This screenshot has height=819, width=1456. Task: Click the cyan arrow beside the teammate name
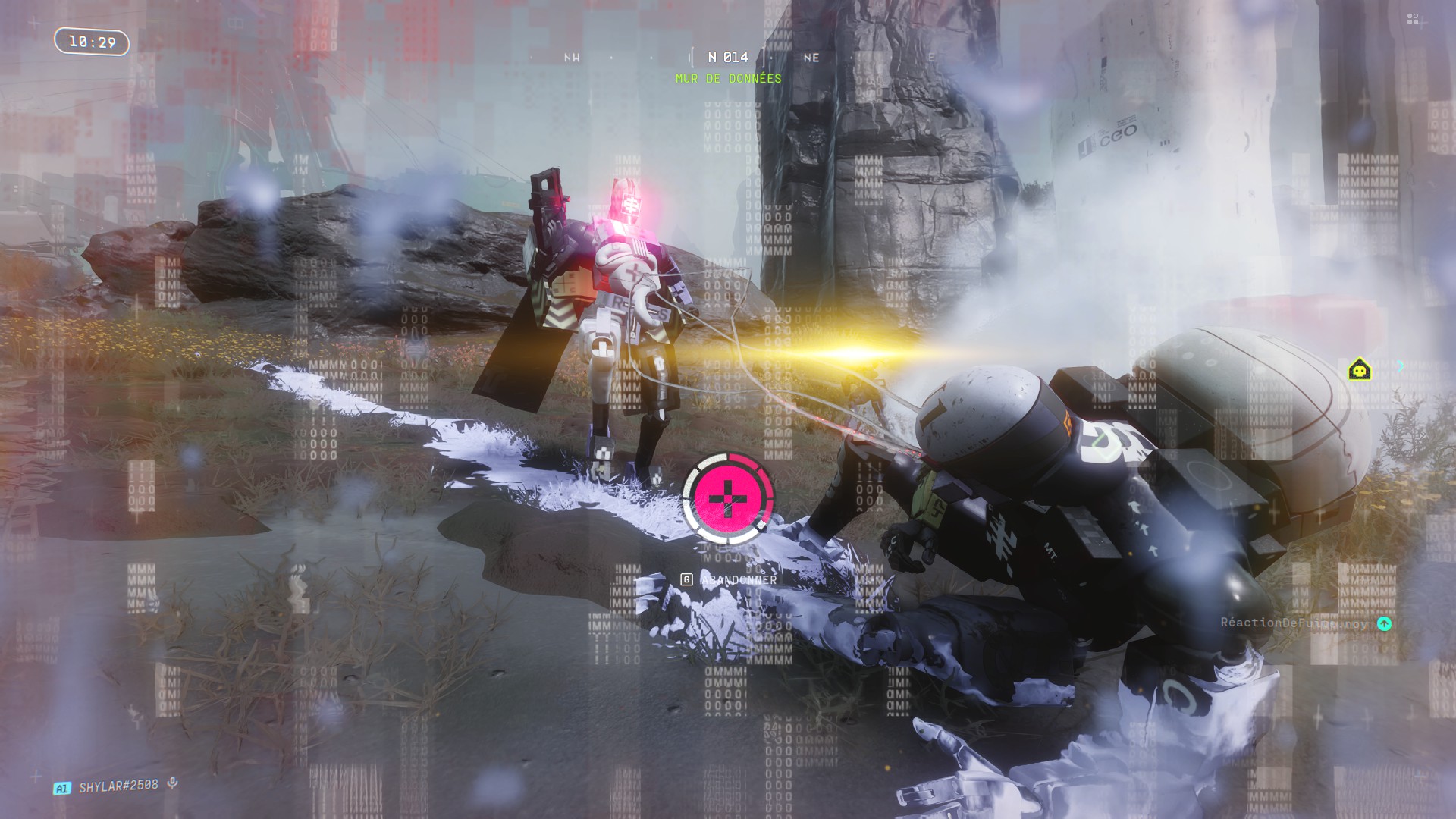click(x=1384, y=623)
